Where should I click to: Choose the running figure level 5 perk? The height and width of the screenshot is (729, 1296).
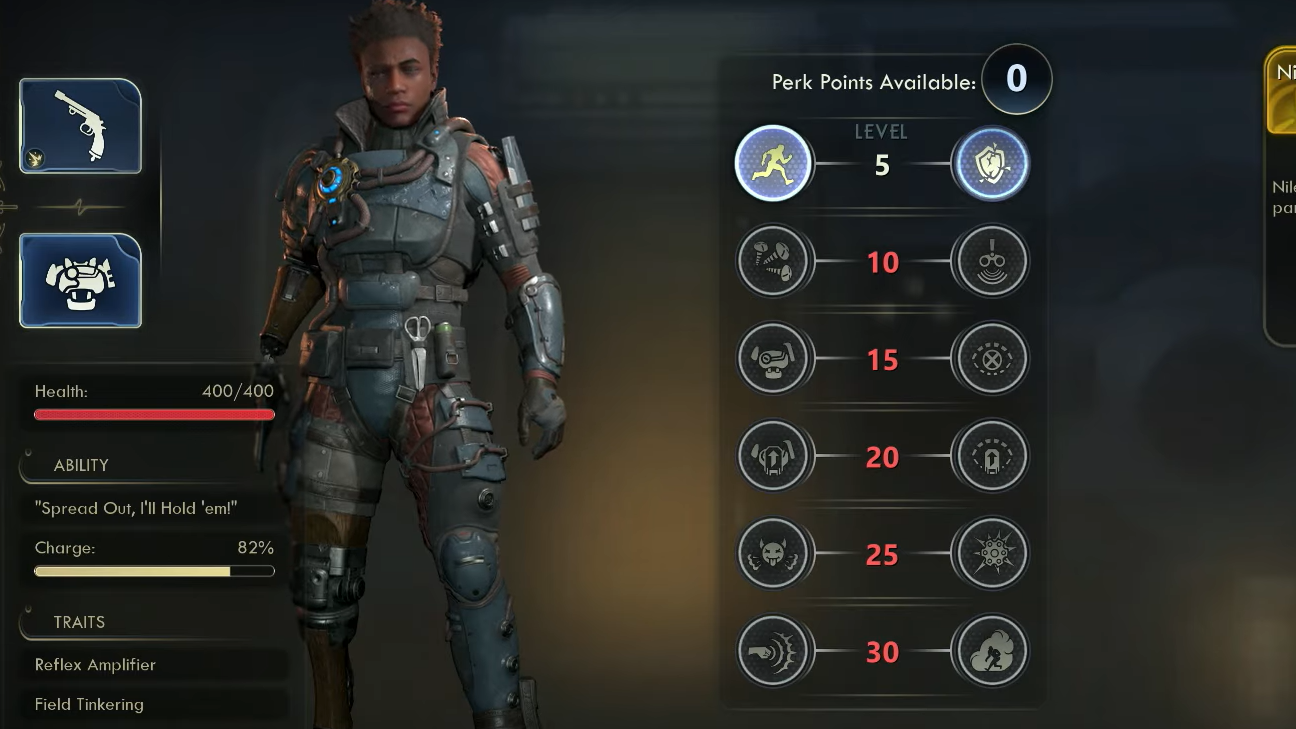tap(773, 163)
